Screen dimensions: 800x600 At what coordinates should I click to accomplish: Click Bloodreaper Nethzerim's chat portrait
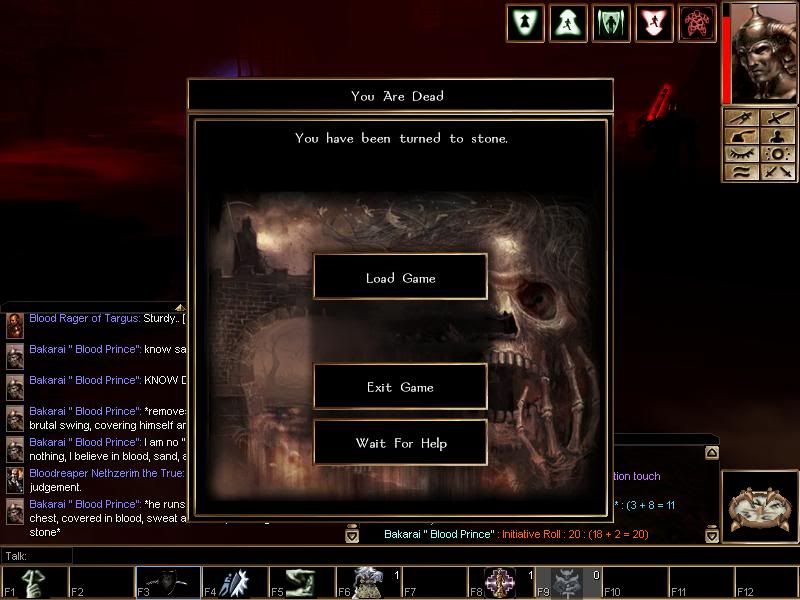click(15, 480)
